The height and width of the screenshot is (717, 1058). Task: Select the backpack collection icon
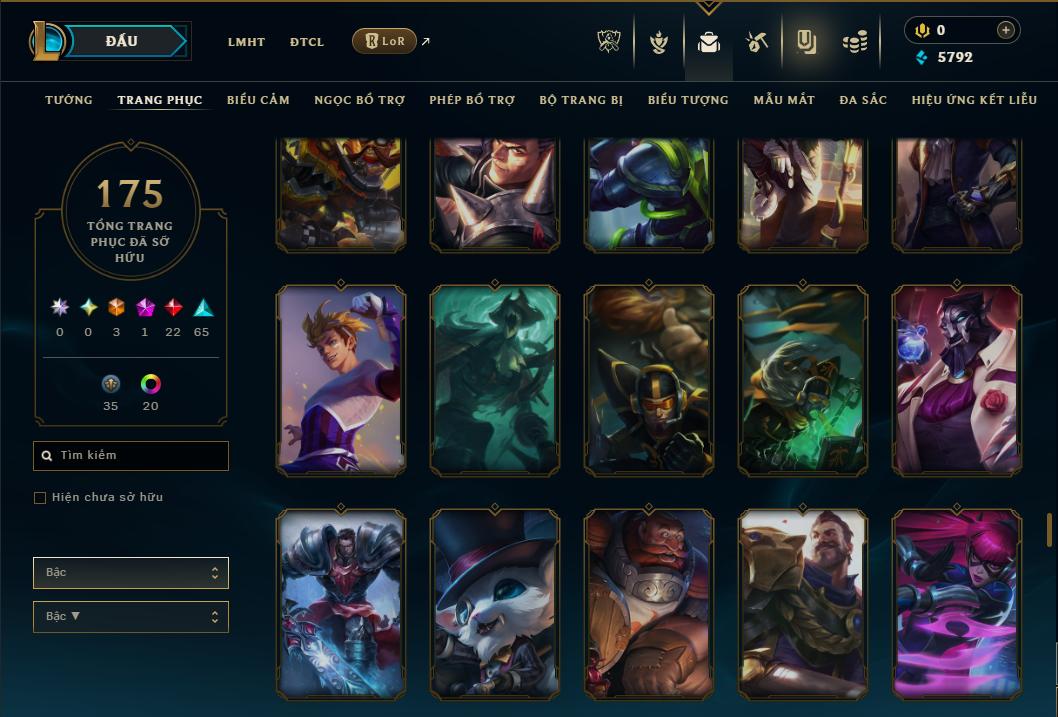[709, 42]
